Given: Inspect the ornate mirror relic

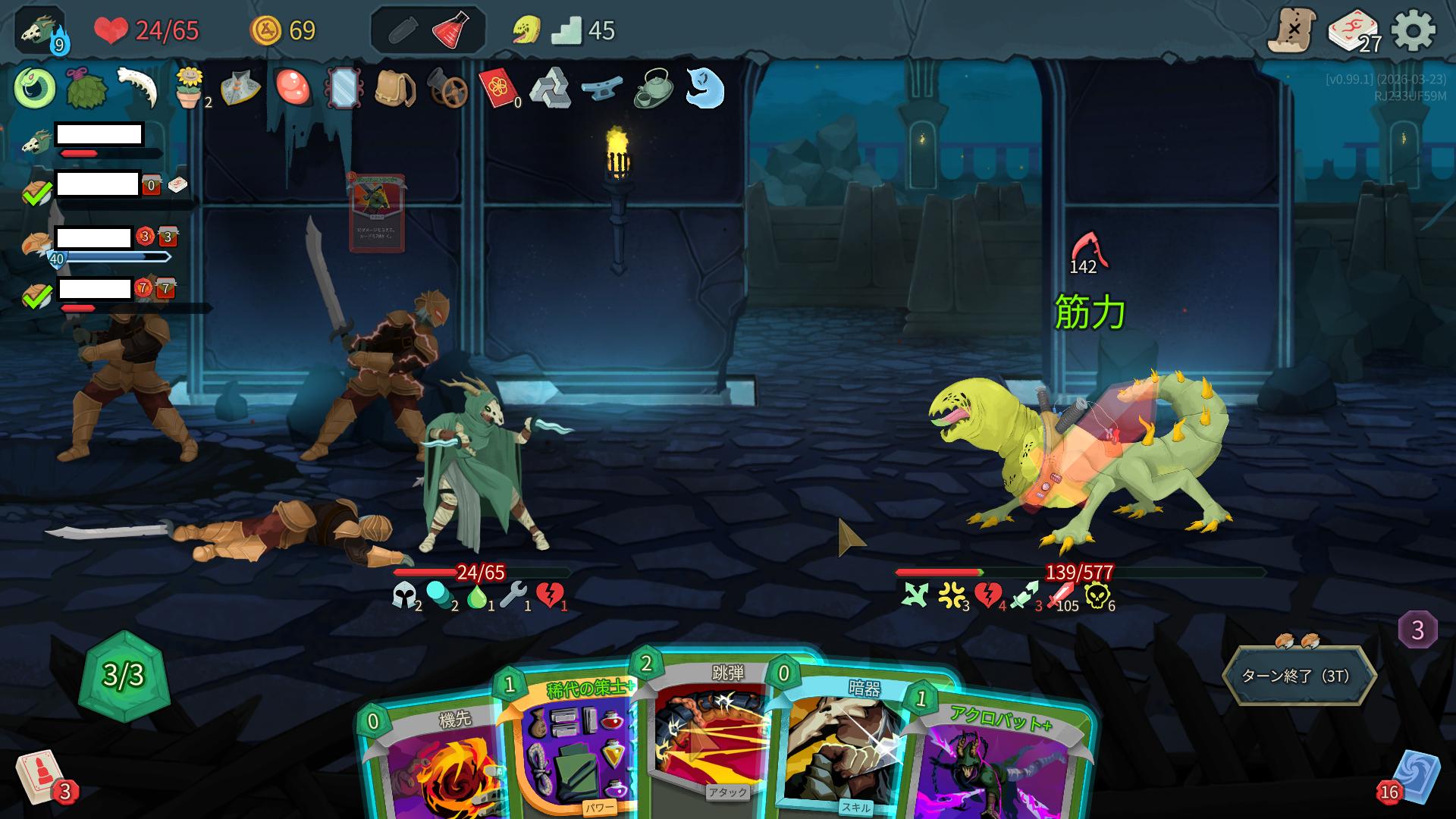Looking at the screenshot, I should 343,89.
